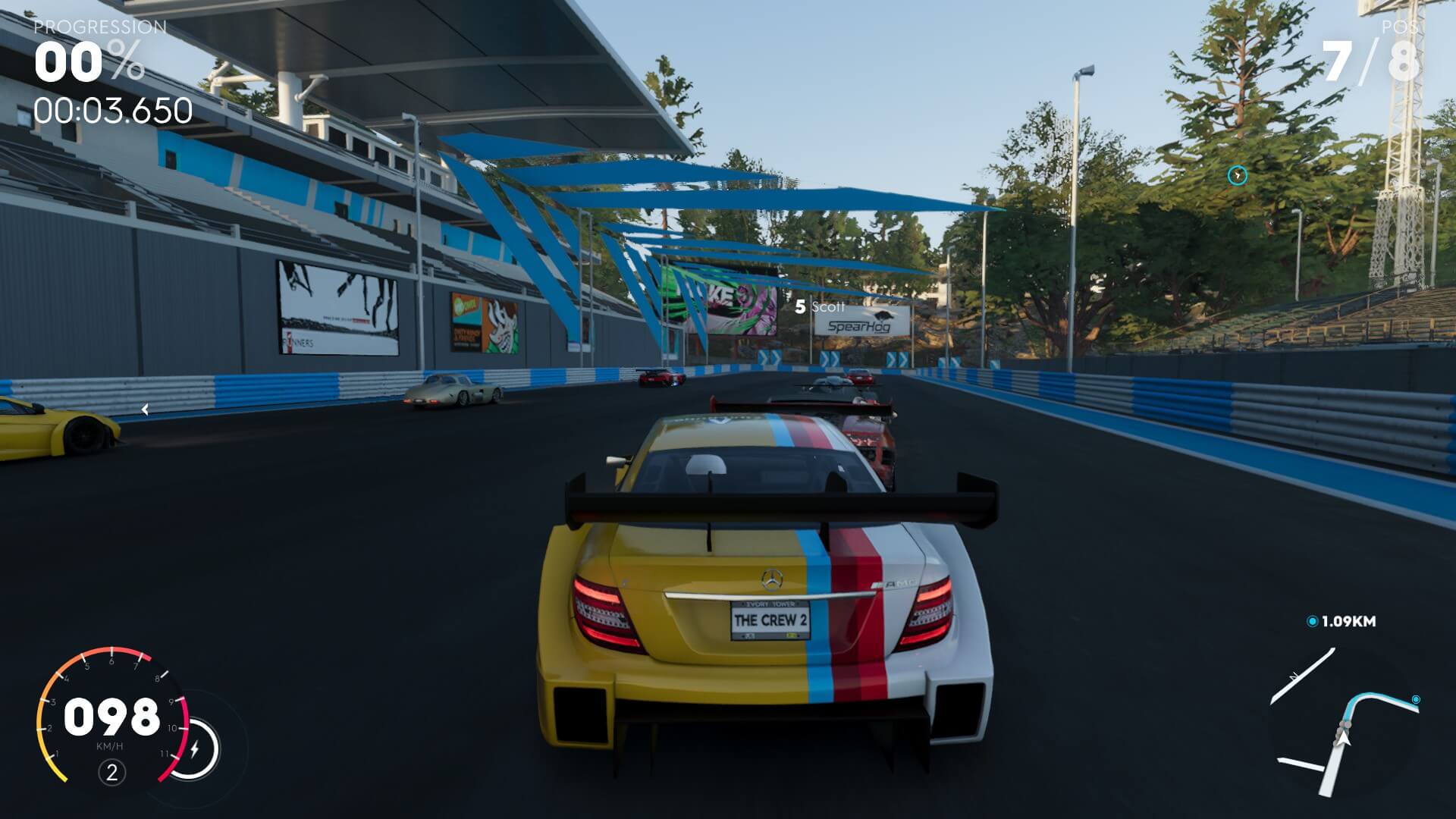
Task: Select the cyan circular checkpoint marker
Action: pyautogui.click(x=1237, y=176)
